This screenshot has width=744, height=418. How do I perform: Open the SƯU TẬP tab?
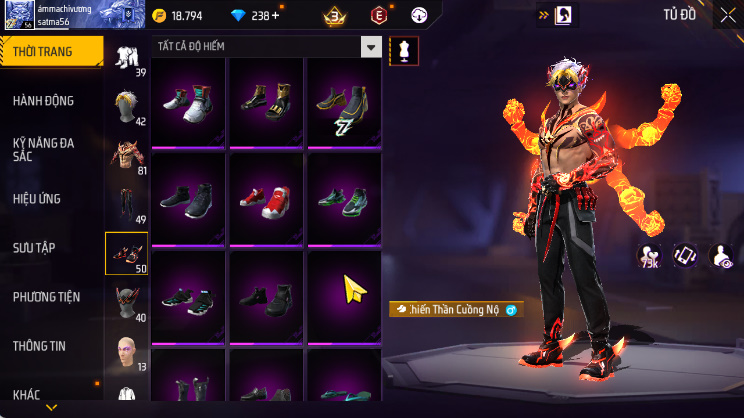33,247
